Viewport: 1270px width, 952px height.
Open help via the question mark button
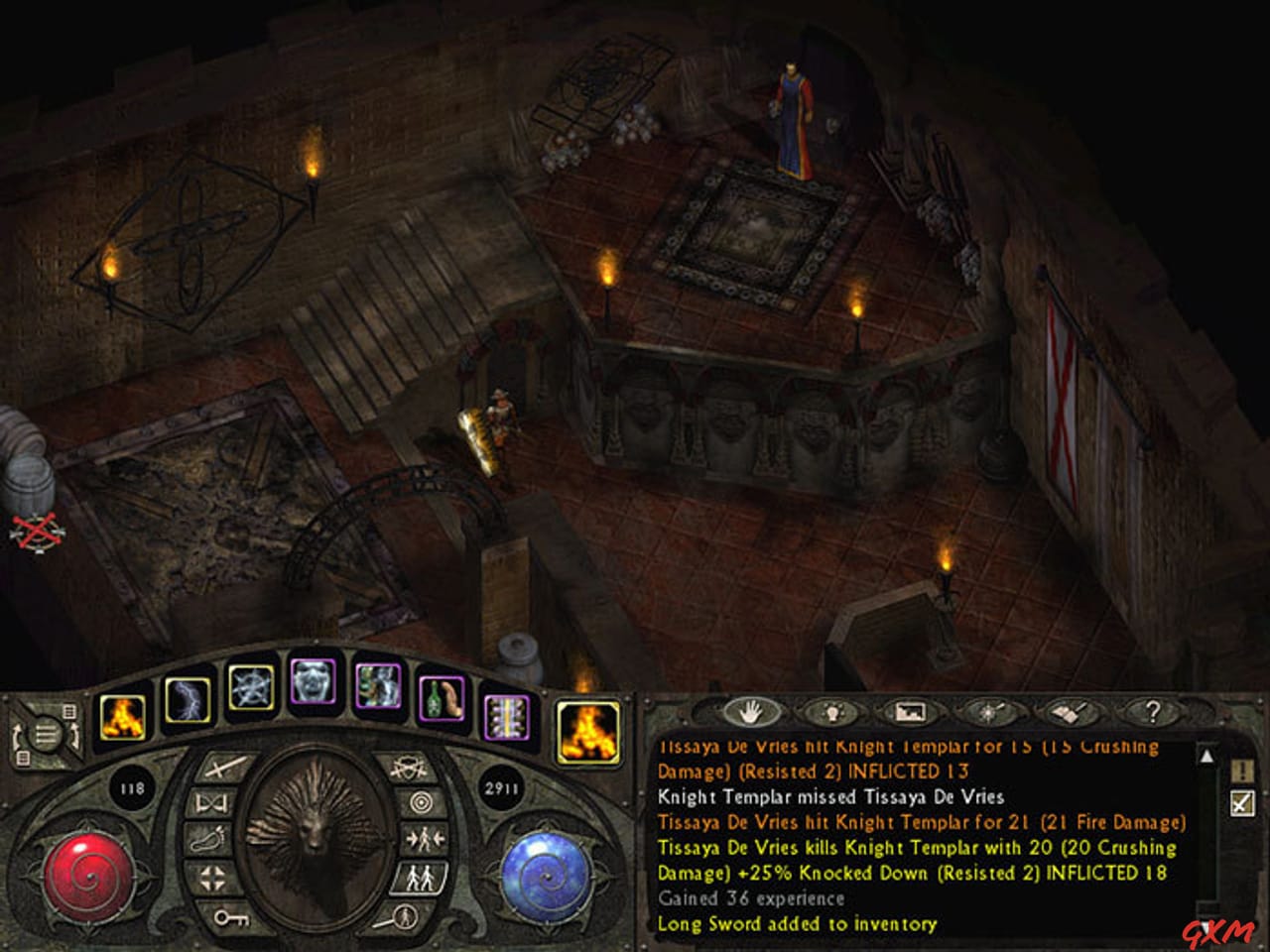click(x=1154, y=711)
